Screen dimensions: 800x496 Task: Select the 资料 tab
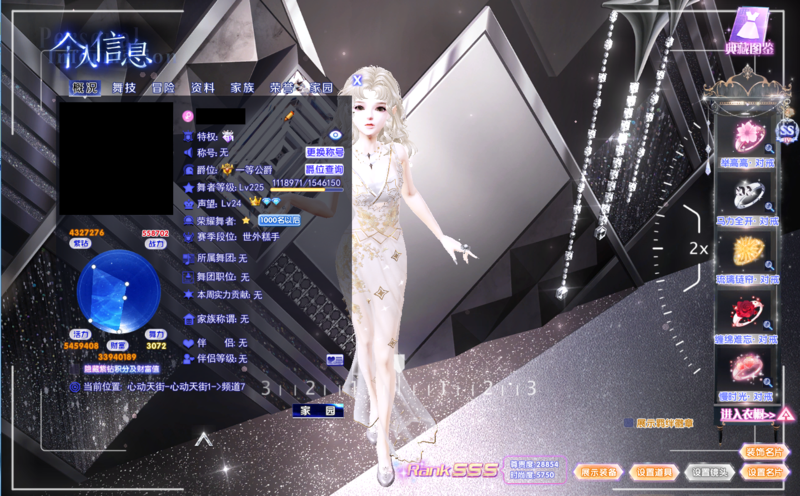pyautogui.click(x=203, y=88)
